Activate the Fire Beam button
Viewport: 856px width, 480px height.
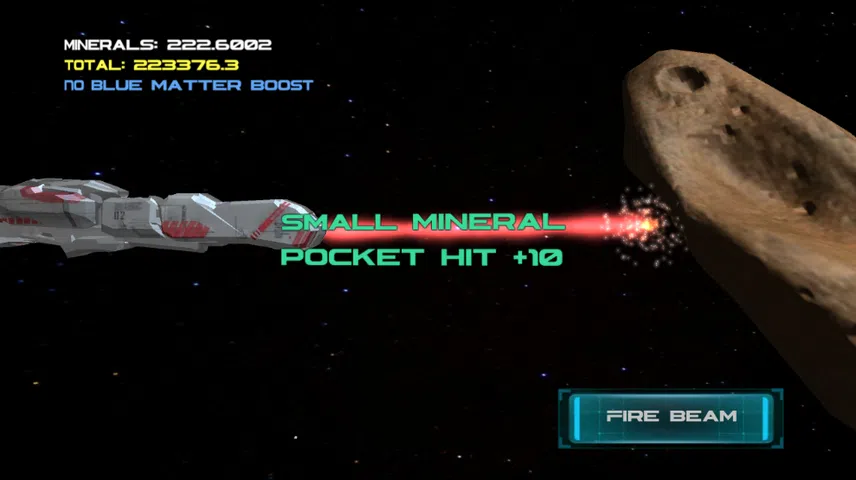tap(670, 416)
